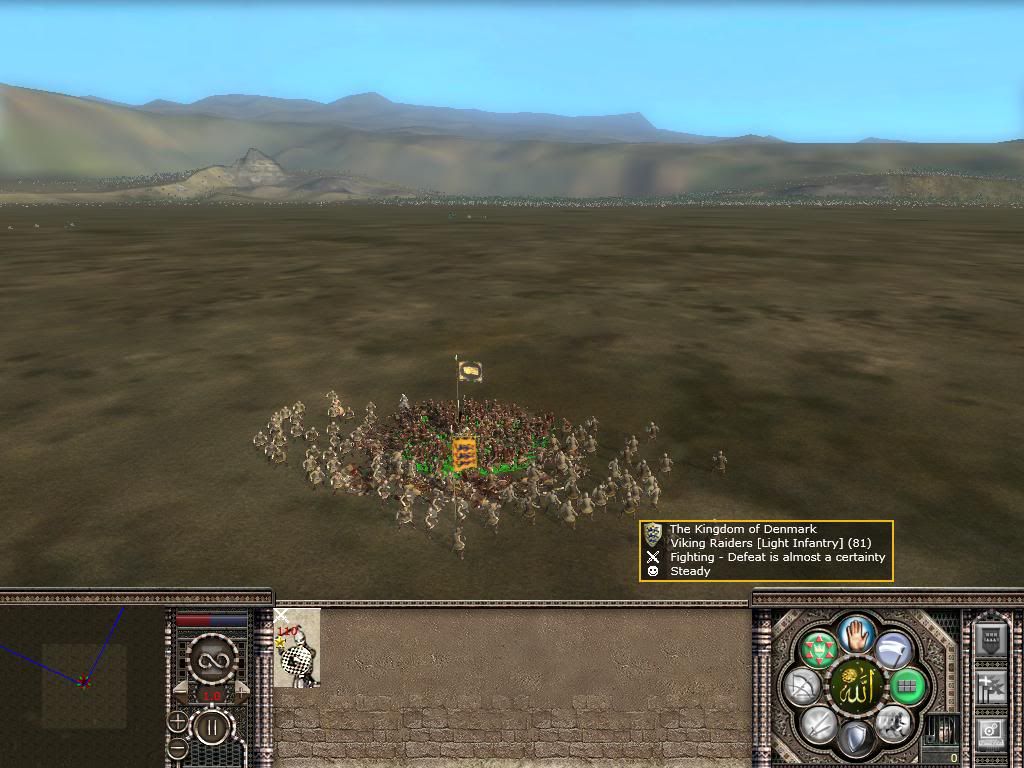Click the crossed swords button
Screen dimensions: 1024x768
click(x=819, y=723)
